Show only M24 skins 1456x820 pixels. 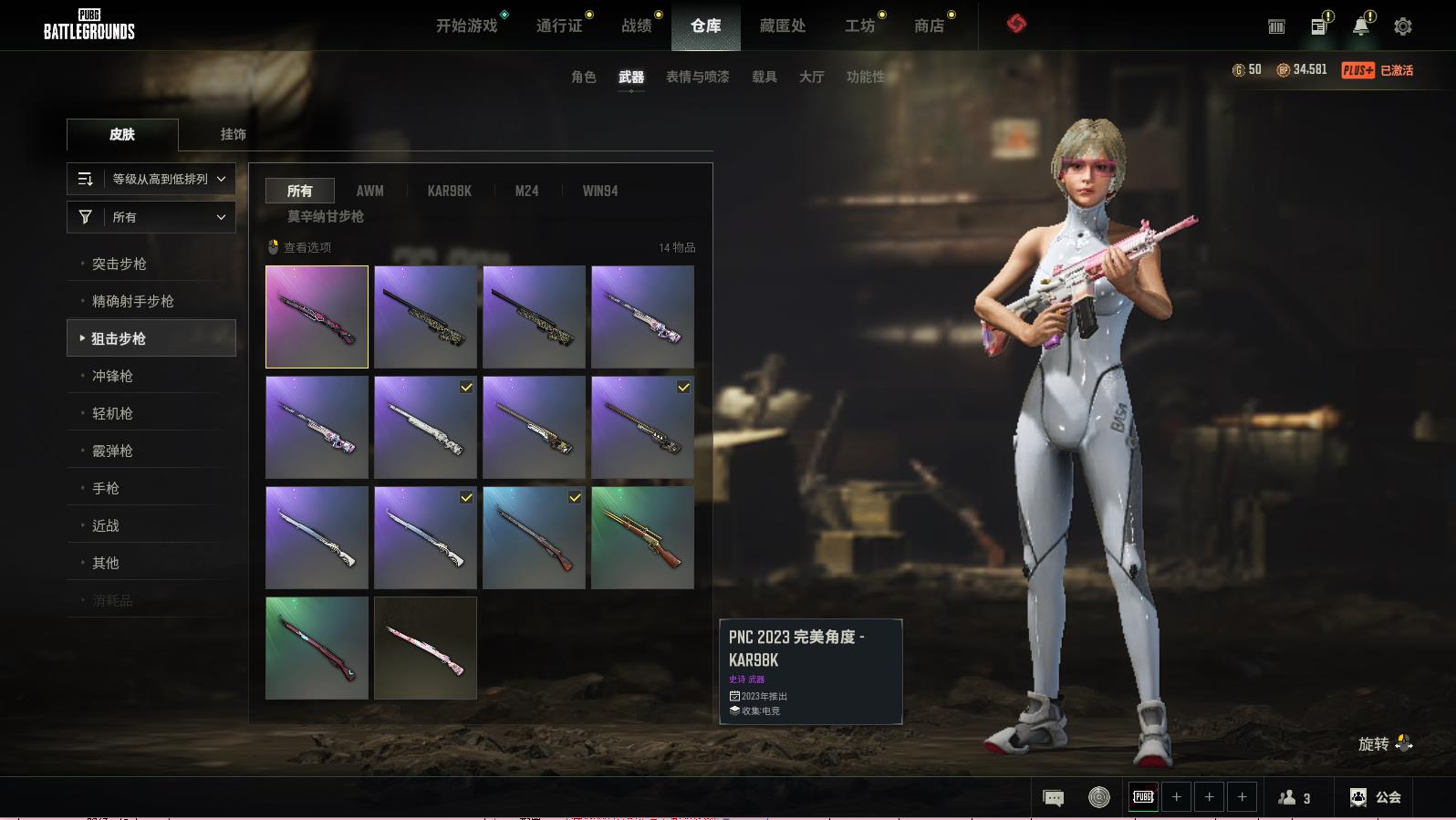coord(526,191)
